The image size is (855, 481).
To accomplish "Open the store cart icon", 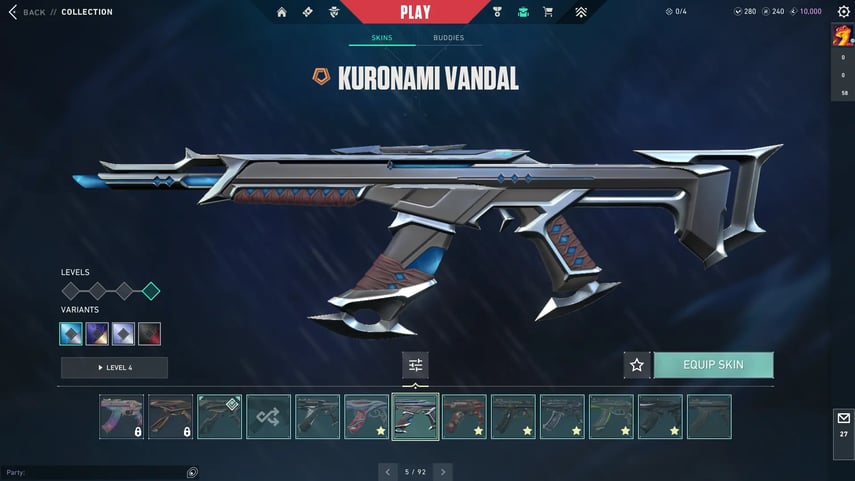I will (548, 12).
